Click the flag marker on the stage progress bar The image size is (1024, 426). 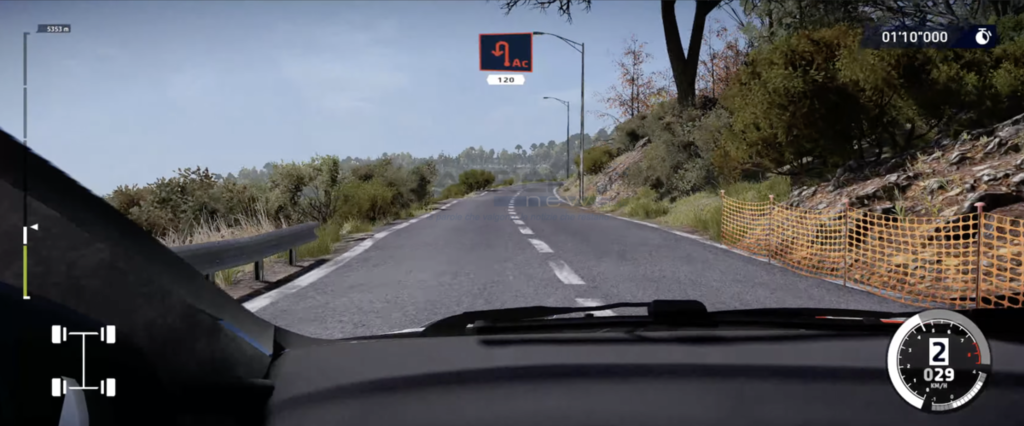32,228
